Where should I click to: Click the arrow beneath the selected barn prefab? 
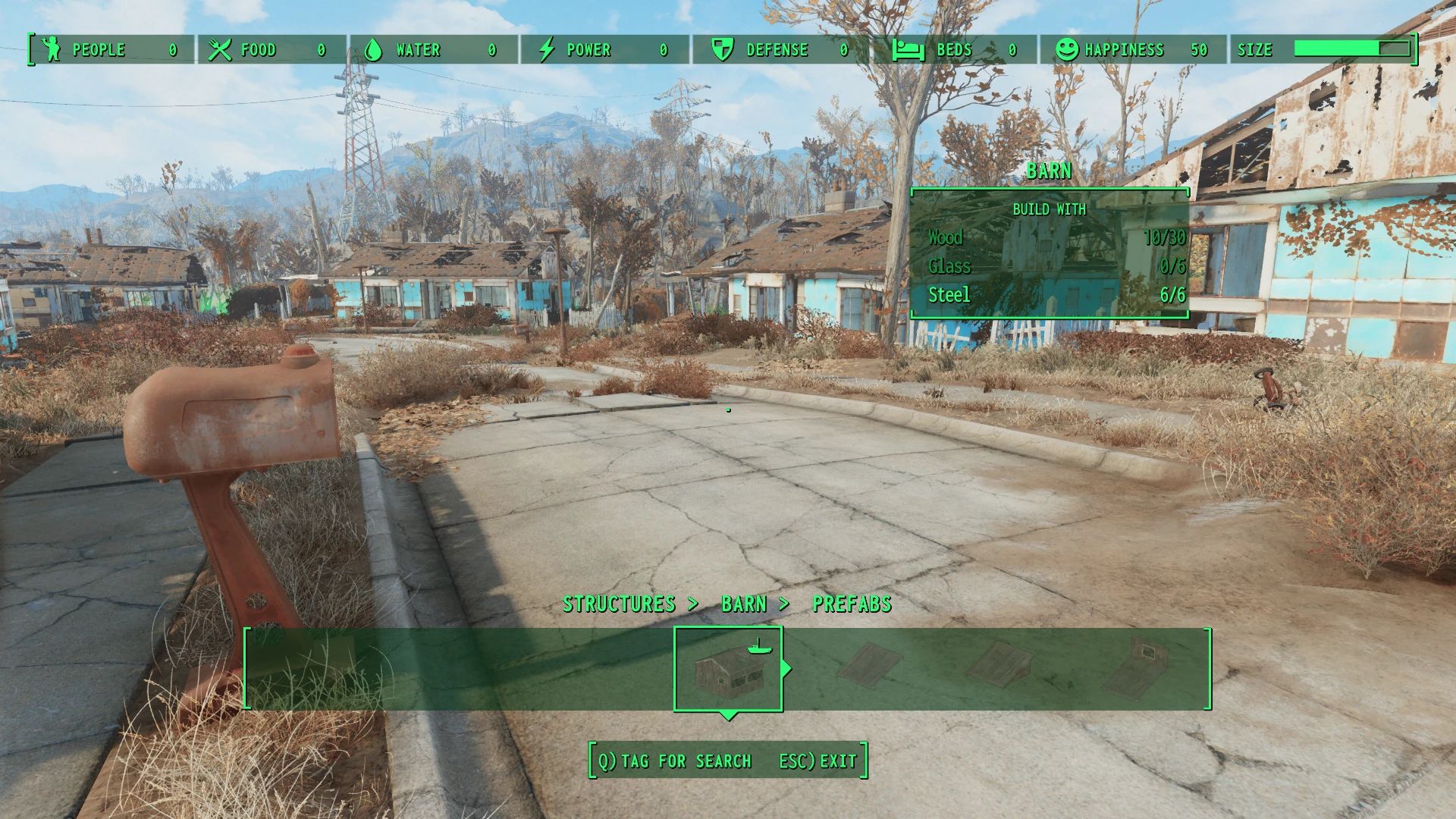point(729,714)
